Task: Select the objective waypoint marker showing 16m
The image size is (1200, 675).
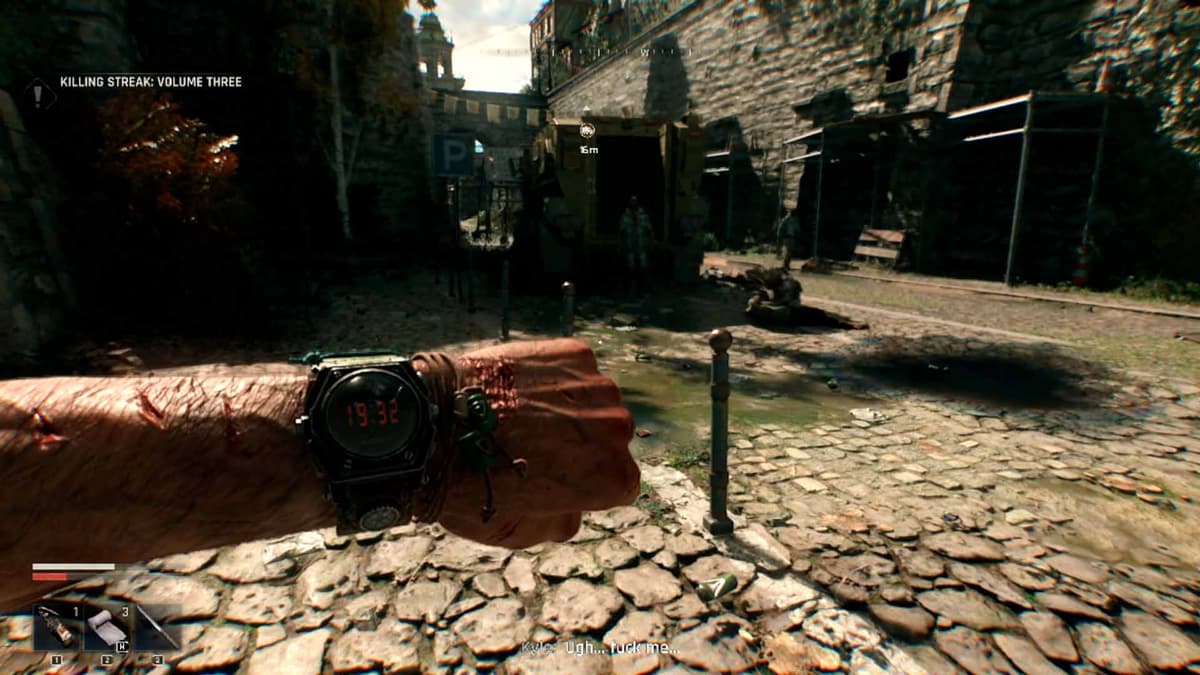Action: pyautogui.click(x=587, y=130)
